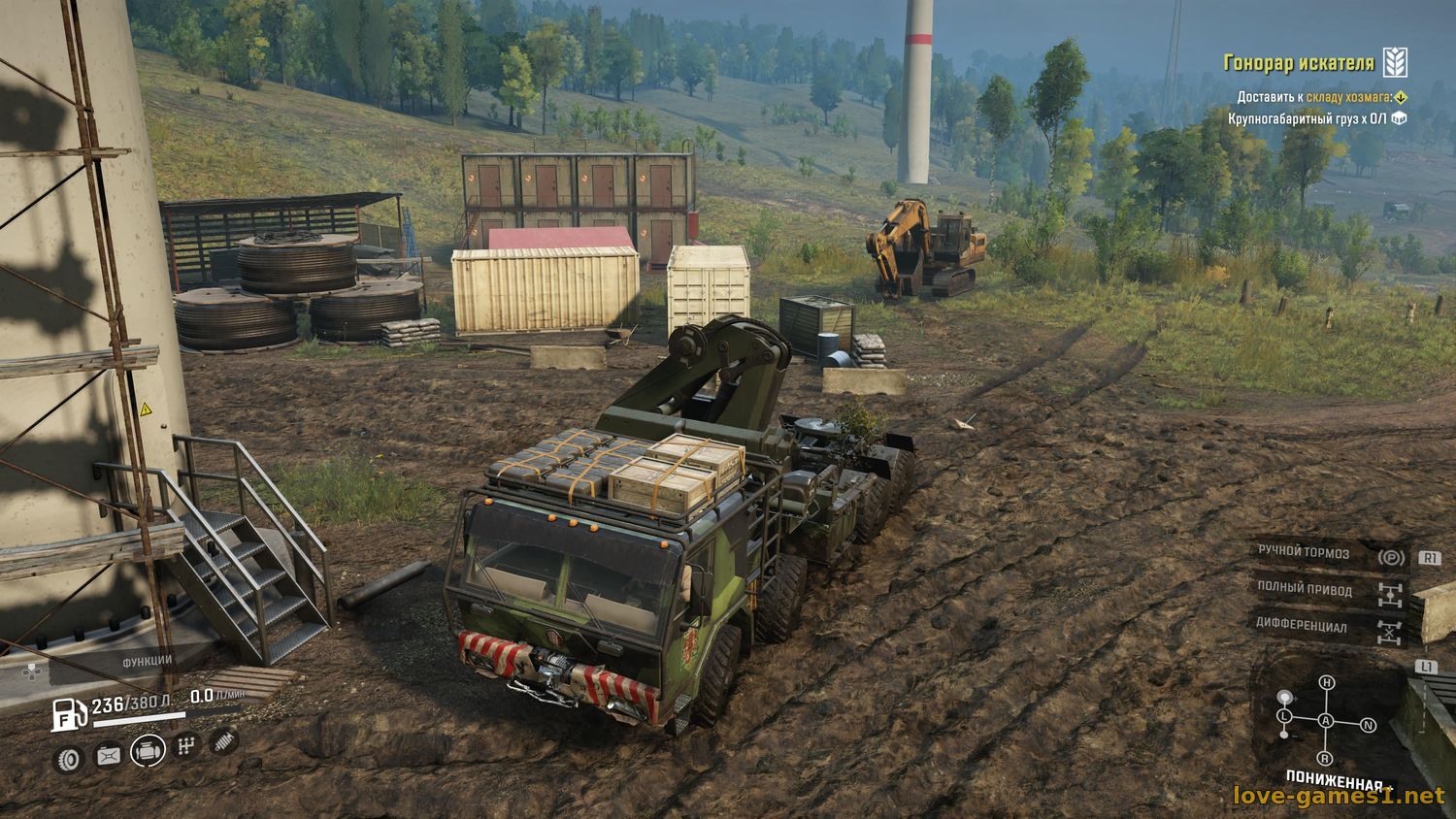Click the love-games1.net watermark link
The image size is (1456, 819).
[x=1338, y=797]
